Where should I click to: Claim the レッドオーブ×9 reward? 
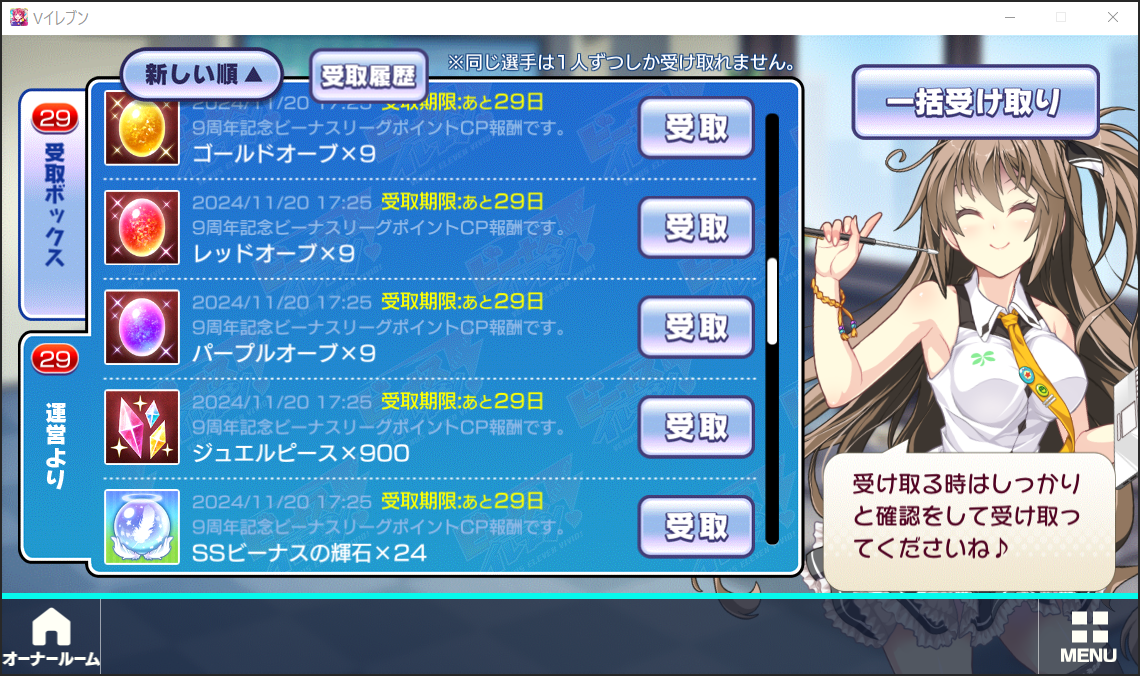coord(696,227)
